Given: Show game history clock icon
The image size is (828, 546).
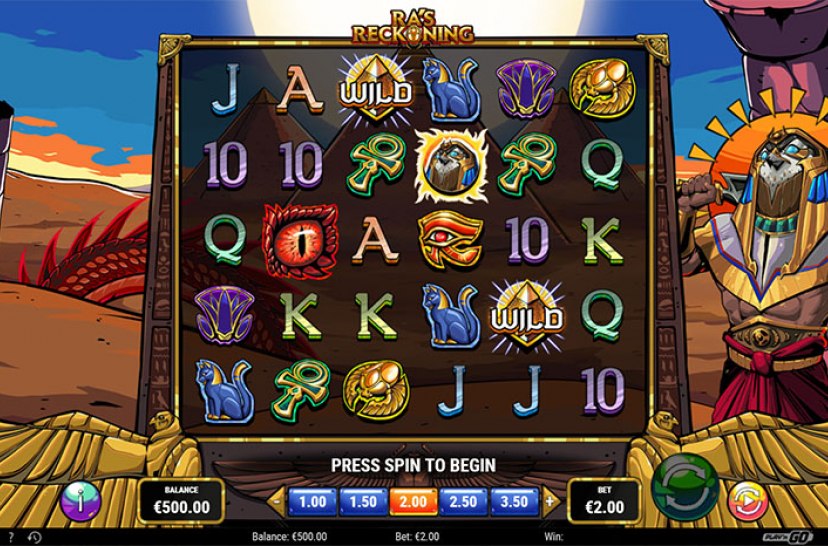Looking at the screenshot, I should point(34,538).
